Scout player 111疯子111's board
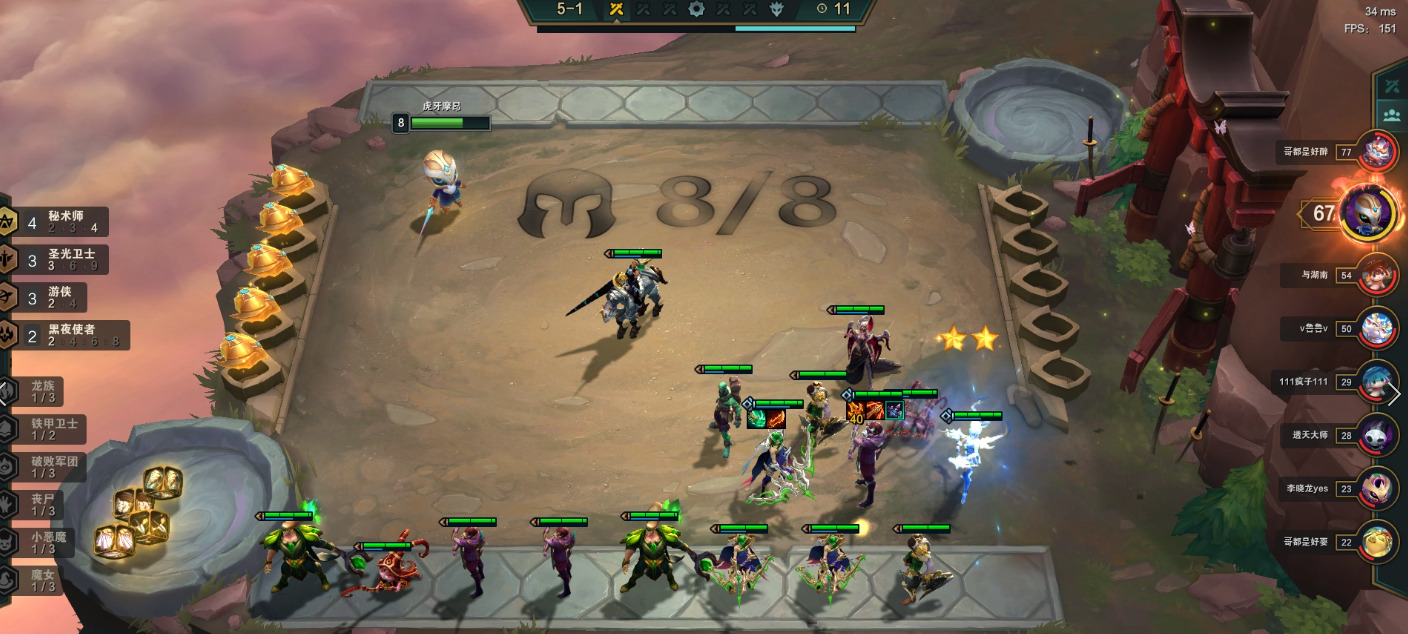The image size is (1408, 634). 1380,381
